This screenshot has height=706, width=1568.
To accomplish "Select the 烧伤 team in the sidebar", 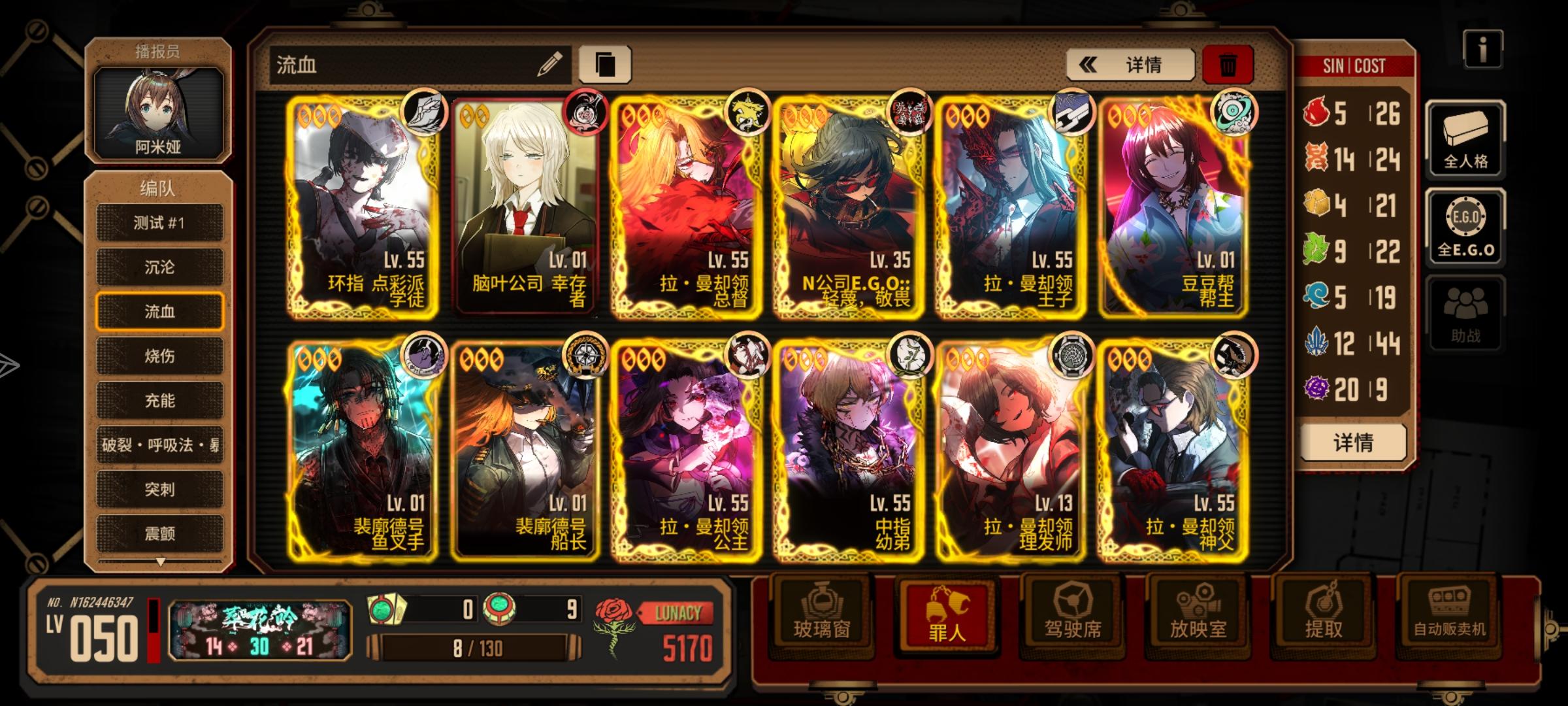I will point(159,356).
